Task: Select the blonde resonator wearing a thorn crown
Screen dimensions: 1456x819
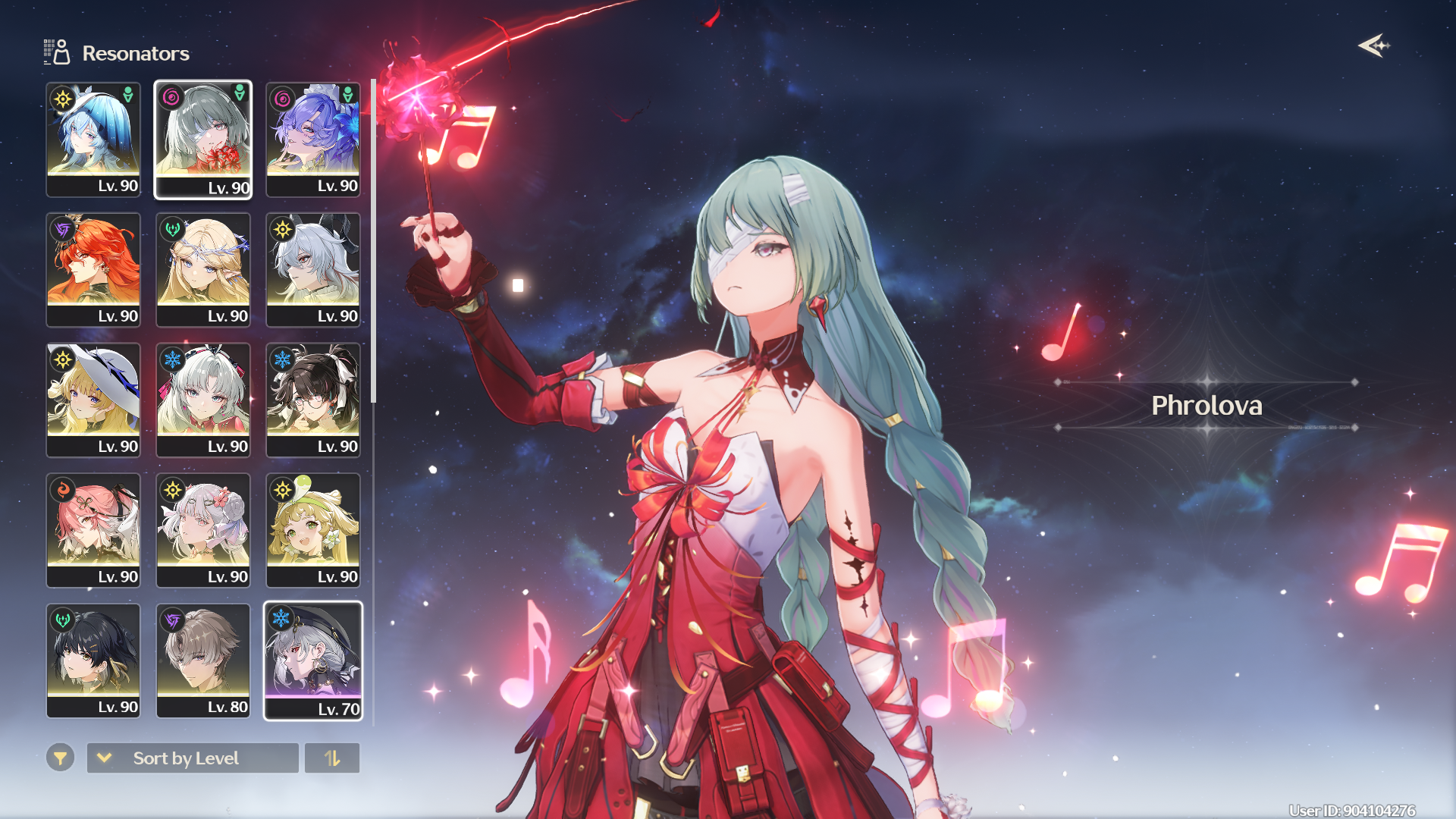Action: 203,270
